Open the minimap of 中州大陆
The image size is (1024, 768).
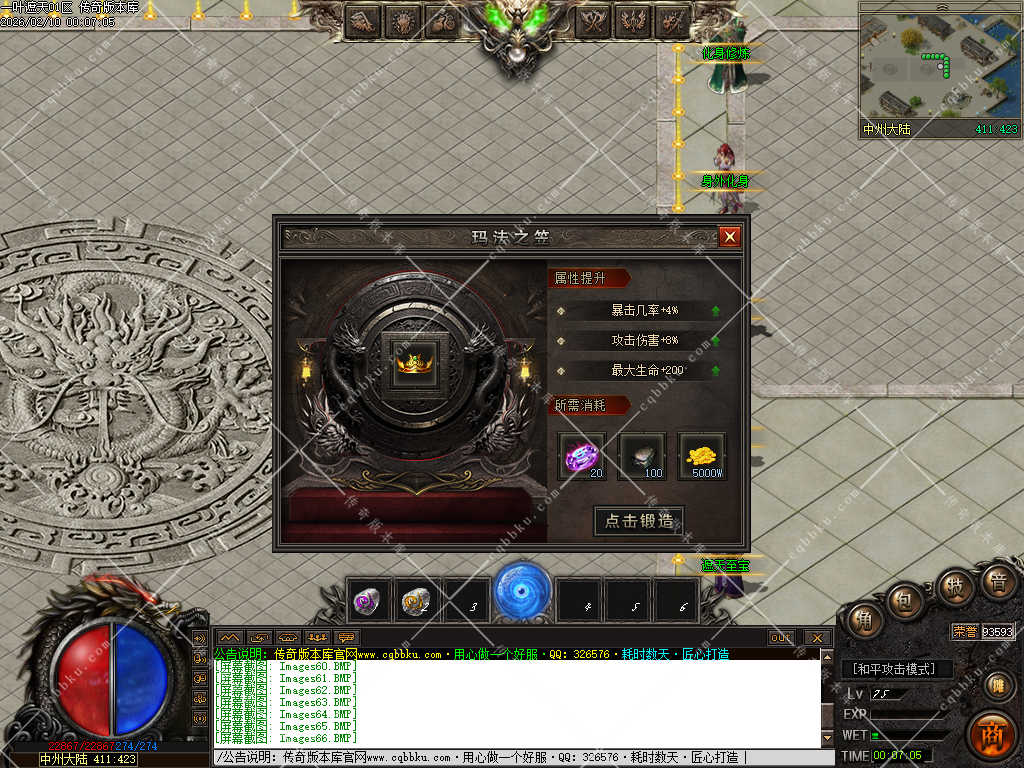click(939, 68)
